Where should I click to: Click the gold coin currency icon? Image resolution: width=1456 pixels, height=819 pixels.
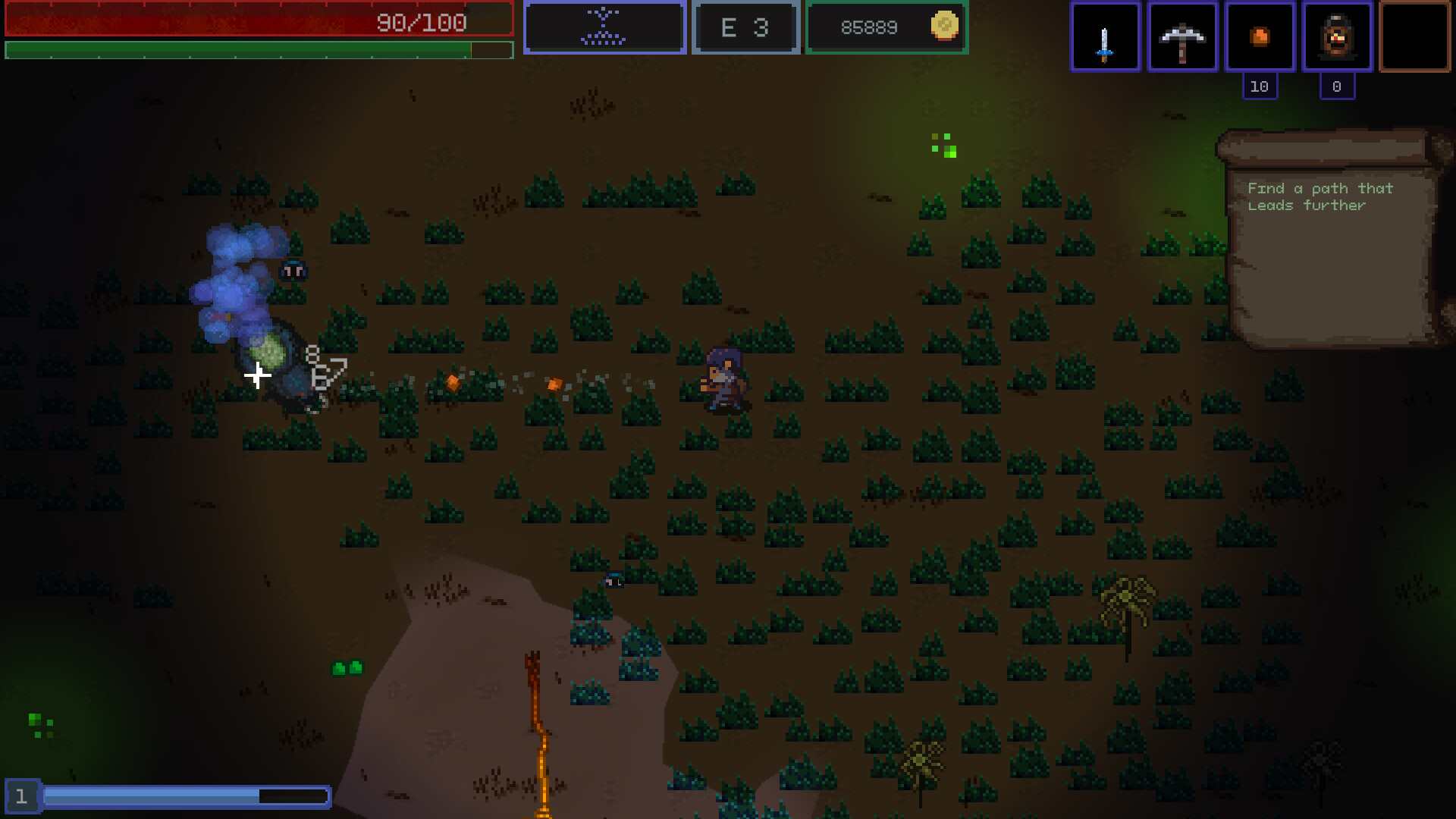click(x=943, y=27)
